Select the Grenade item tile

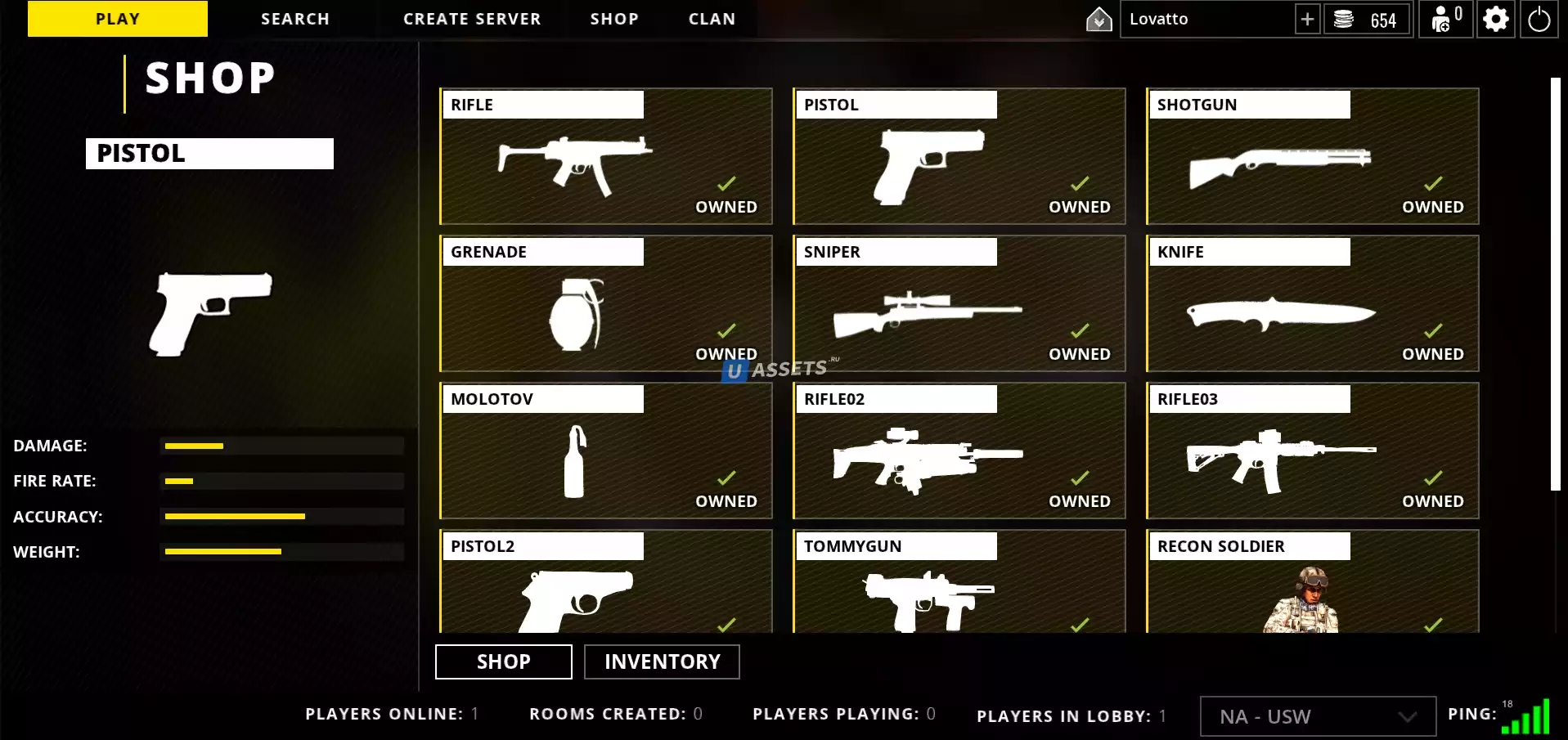point(606,303)
